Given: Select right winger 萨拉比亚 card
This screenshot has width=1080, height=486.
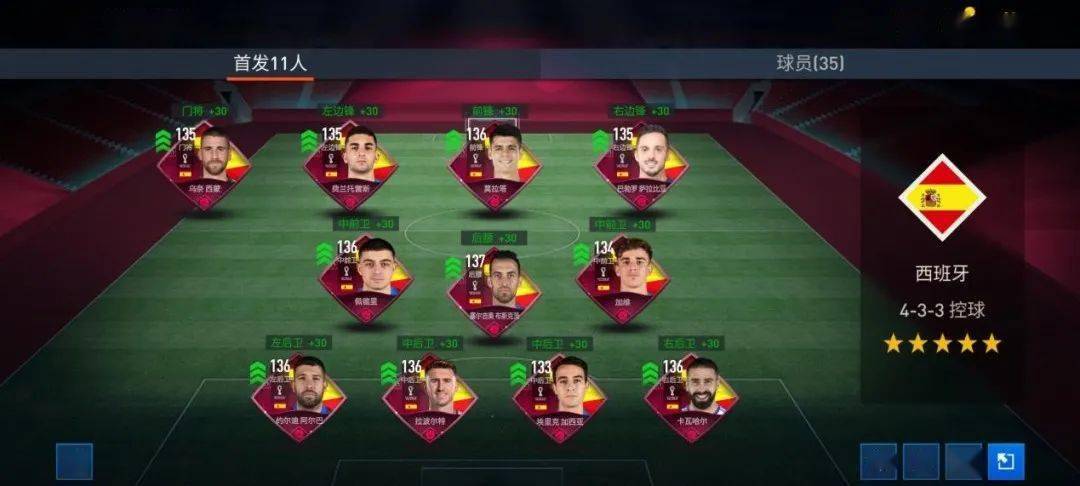Looking at the screenshot, I should (641, 164).
